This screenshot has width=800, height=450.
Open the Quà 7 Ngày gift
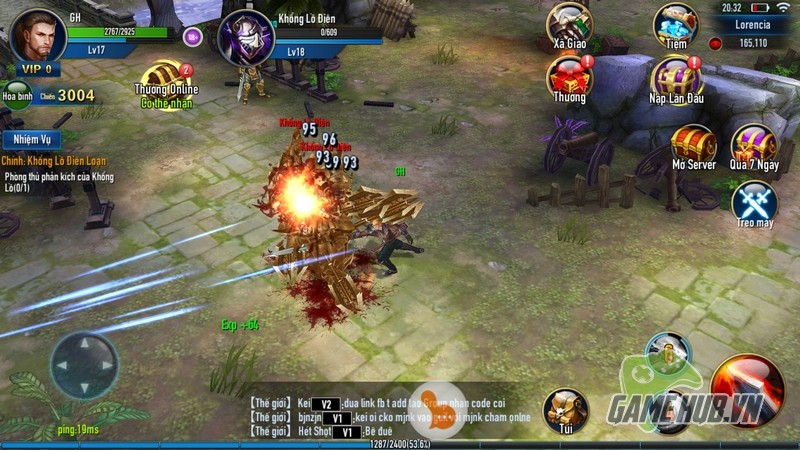[753, 145]
